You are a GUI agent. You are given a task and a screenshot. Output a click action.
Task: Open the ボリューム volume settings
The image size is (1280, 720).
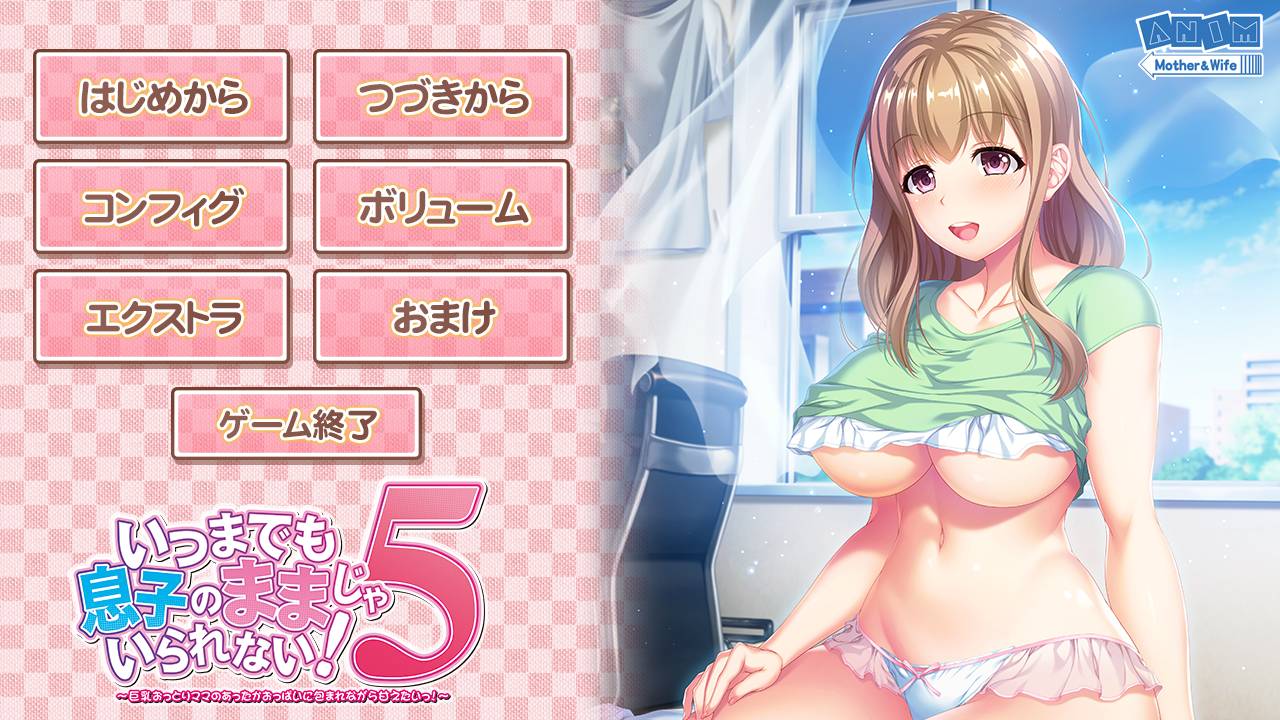444,207
